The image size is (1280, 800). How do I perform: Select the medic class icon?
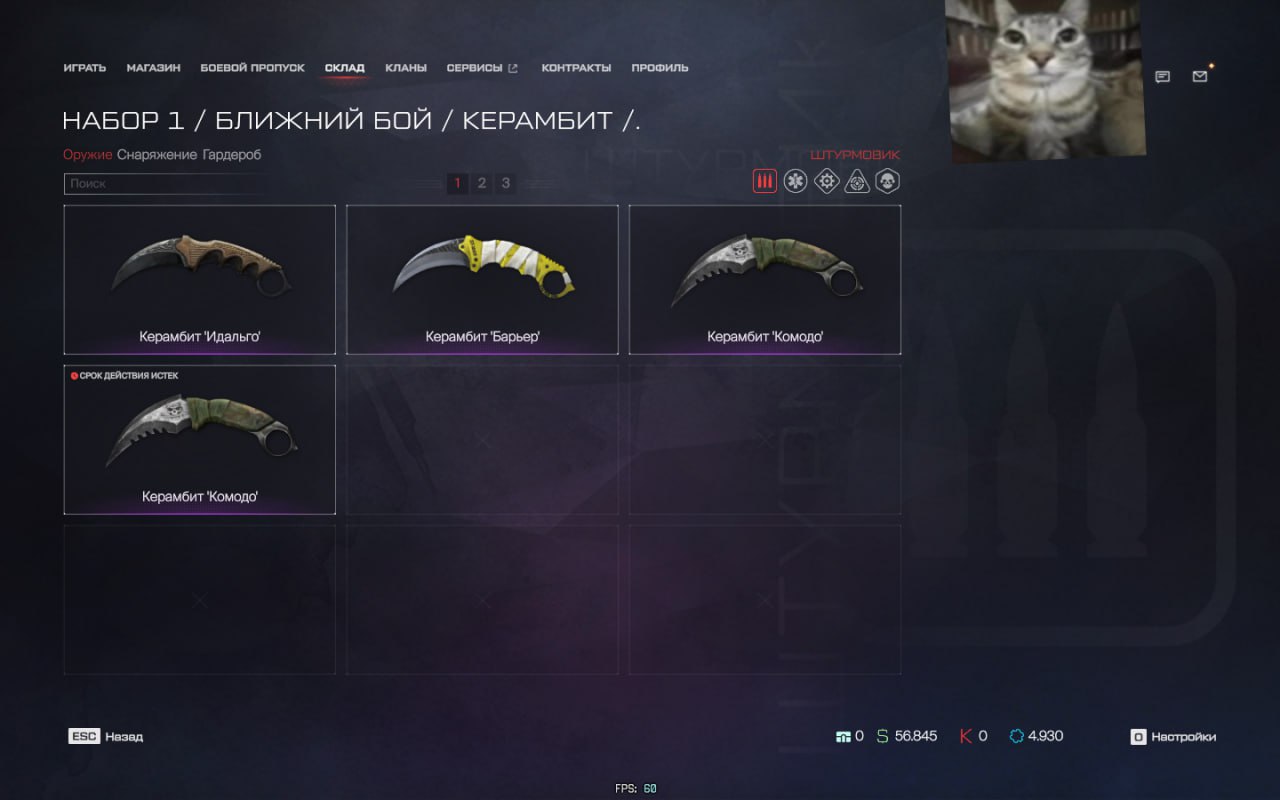coord(795,181)
